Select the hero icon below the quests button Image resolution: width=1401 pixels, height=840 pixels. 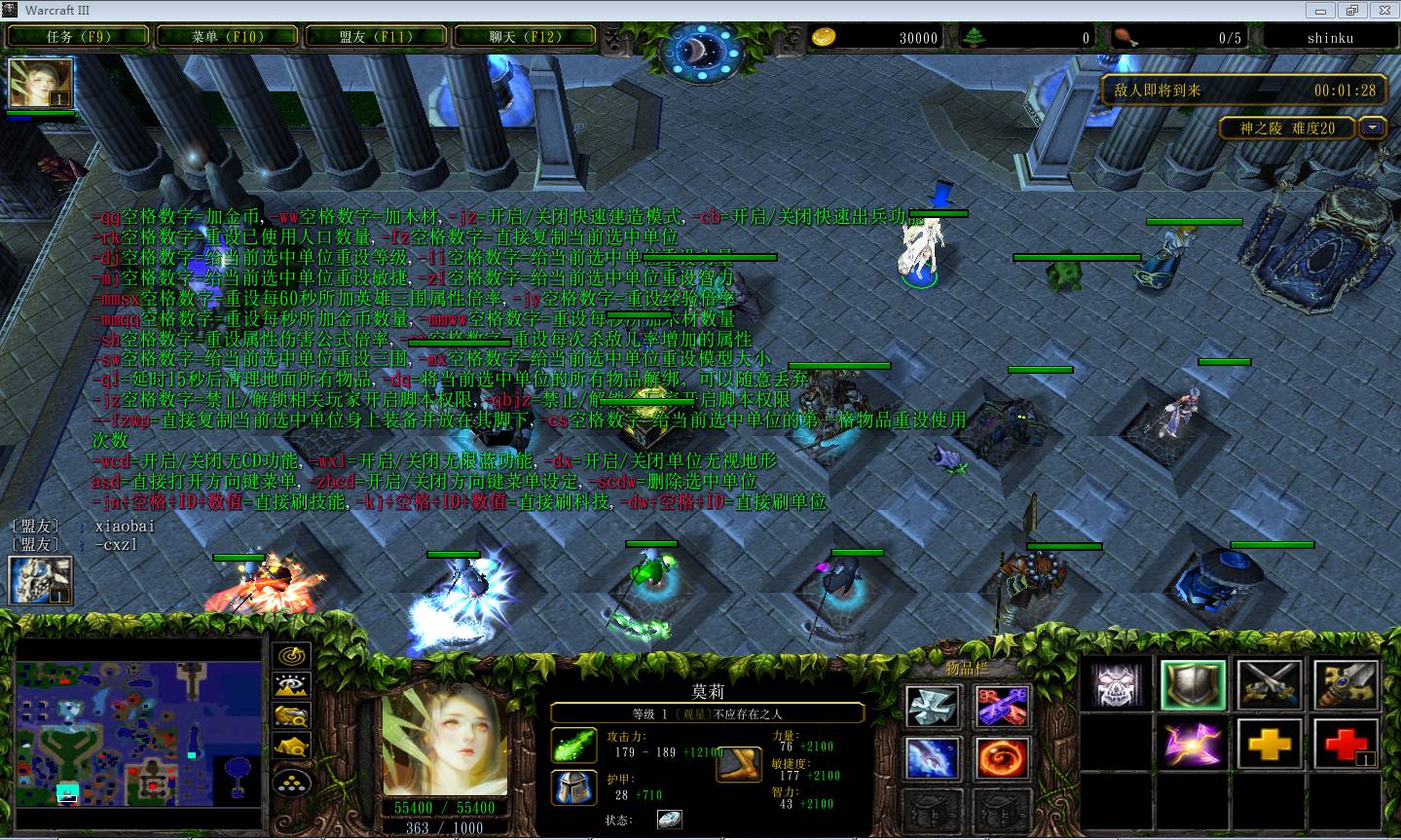41,84
